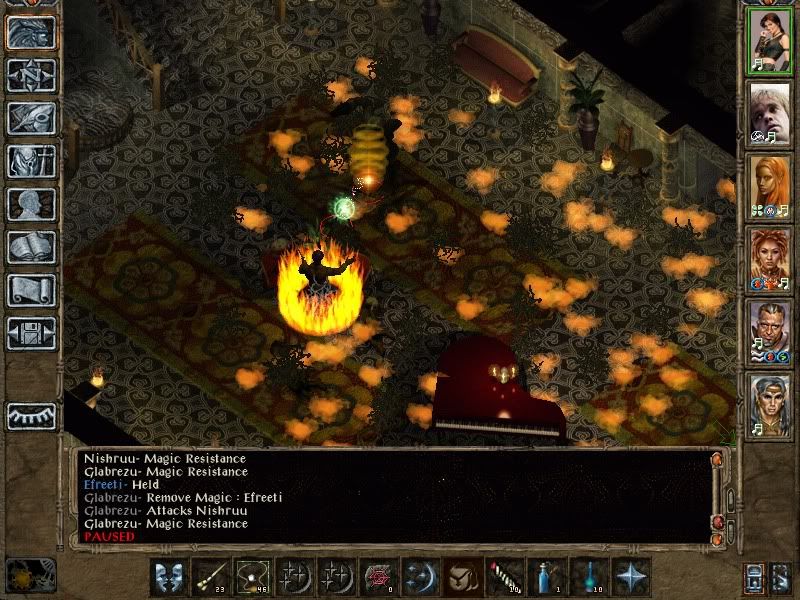800x600 pixels.
Task: Open the mage spellbook with the book button
Action: pyautogui.click(x=31, y=247)
